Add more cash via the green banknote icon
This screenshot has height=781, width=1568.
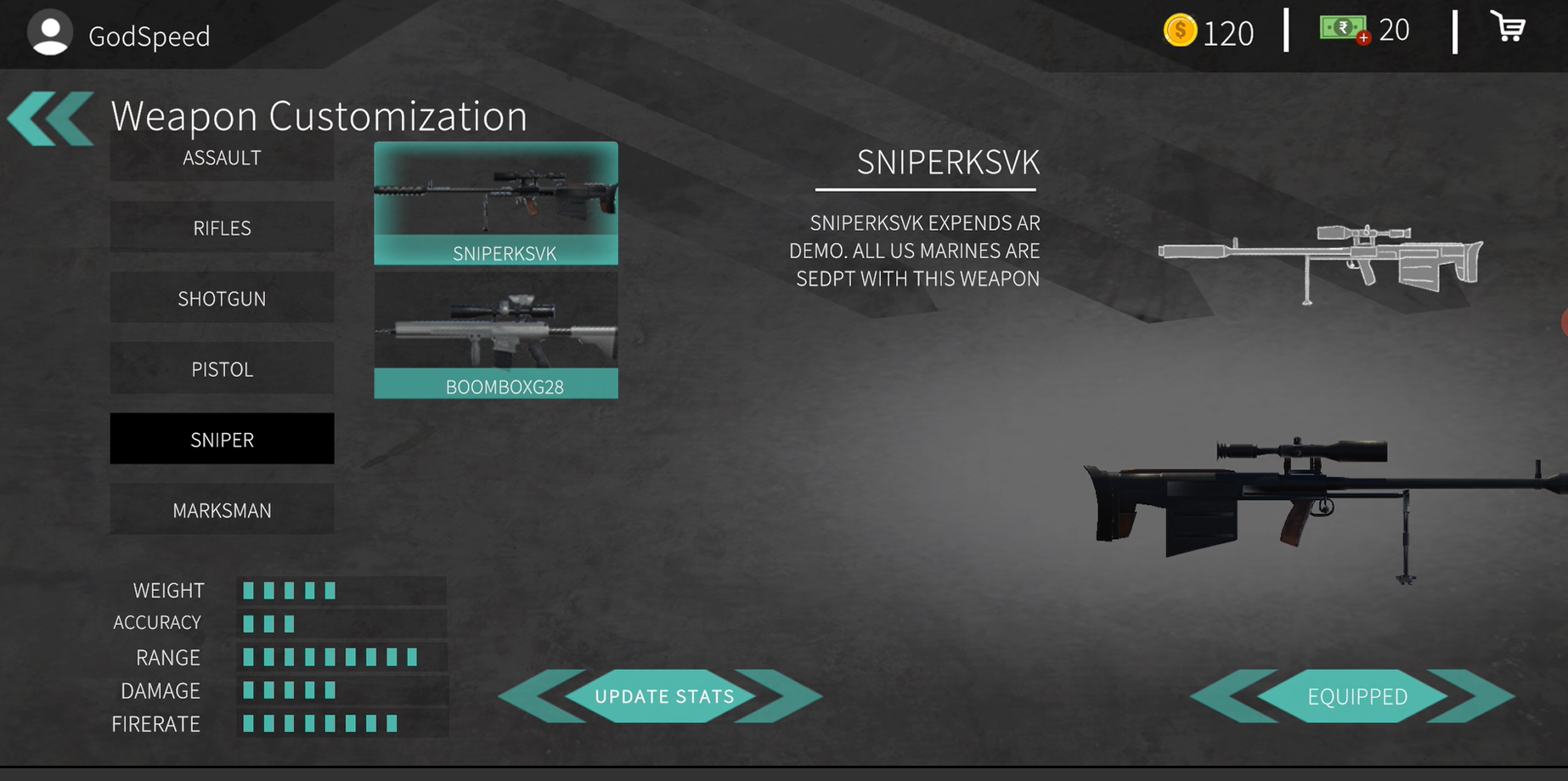(x=1345, y=30)
